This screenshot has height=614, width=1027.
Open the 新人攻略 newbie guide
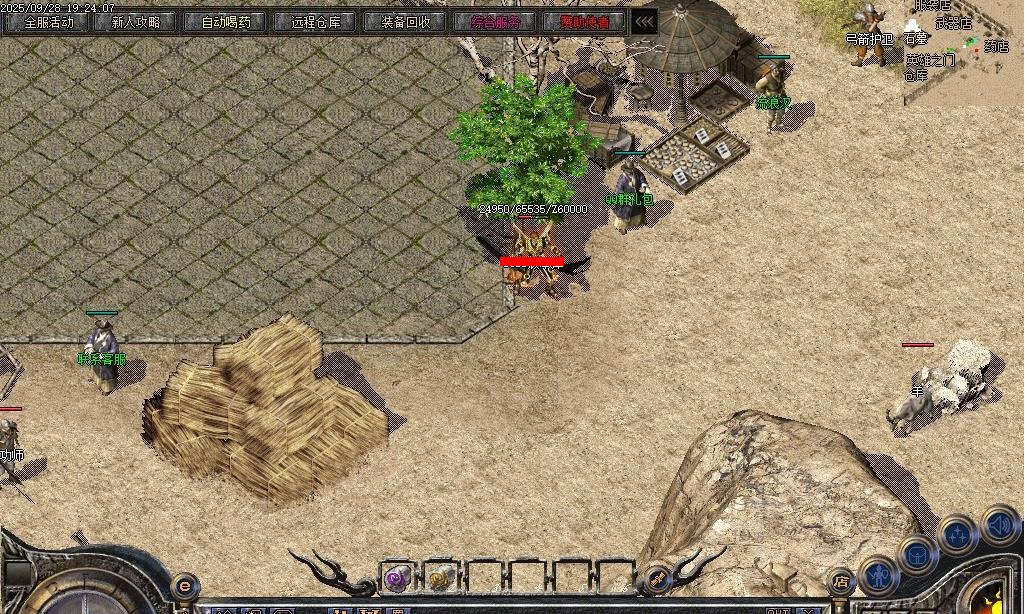coord(137,22)
